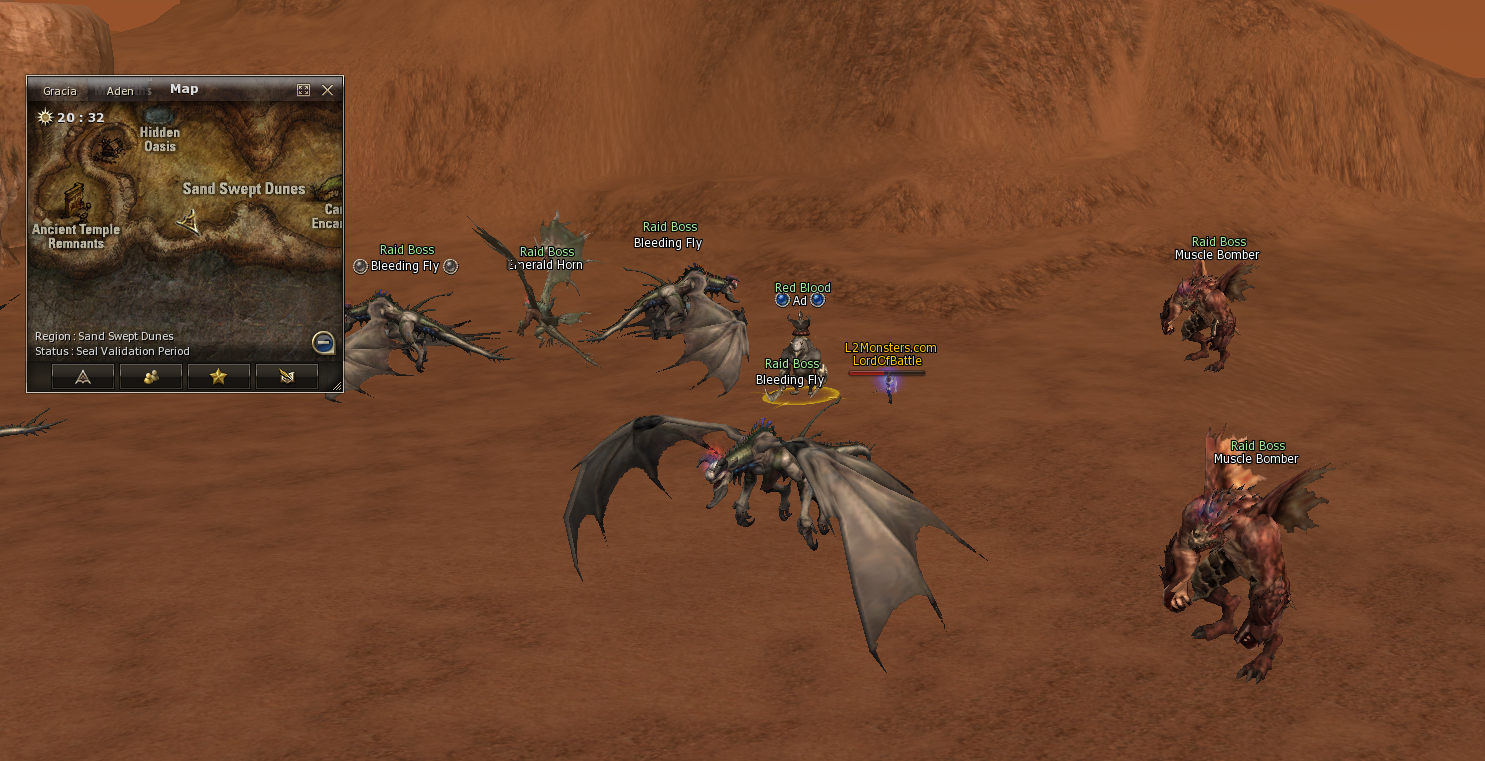Zoom out the map with minus button

(x=323, y=343)
